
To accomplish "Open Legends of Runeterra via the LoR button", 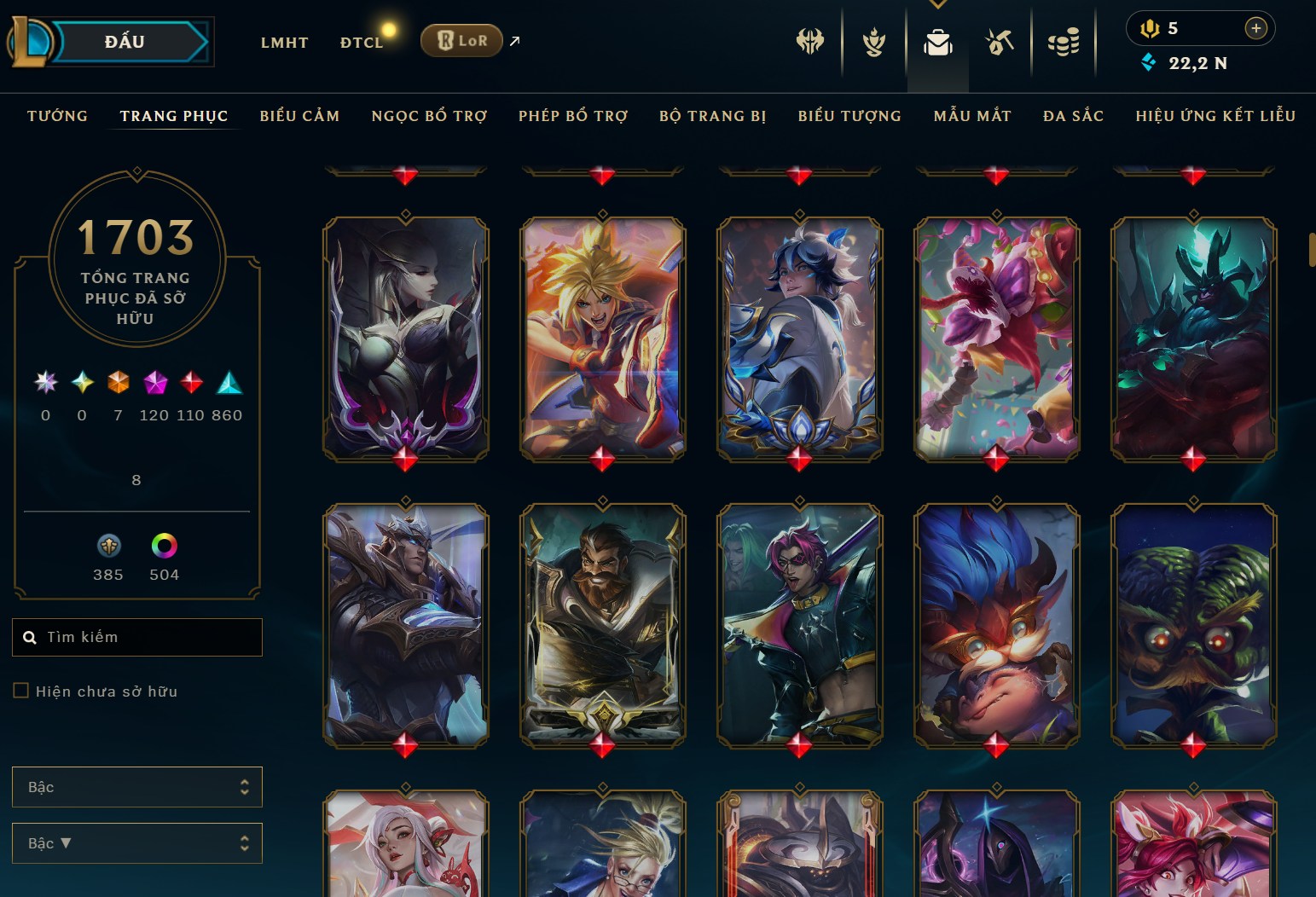I will coord(461,40).
